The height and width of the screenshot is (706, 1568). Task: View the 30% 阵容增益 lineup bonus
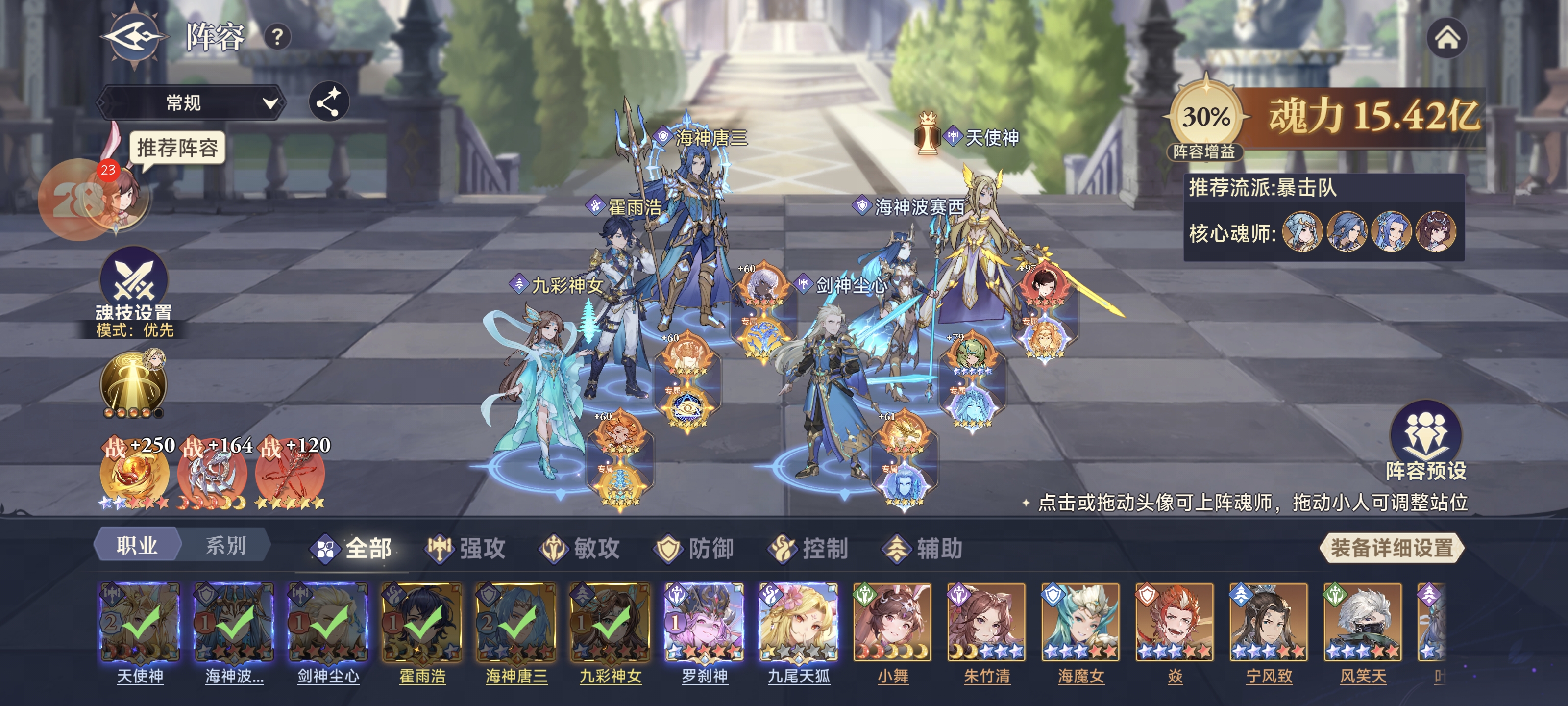coord(1205,118)
